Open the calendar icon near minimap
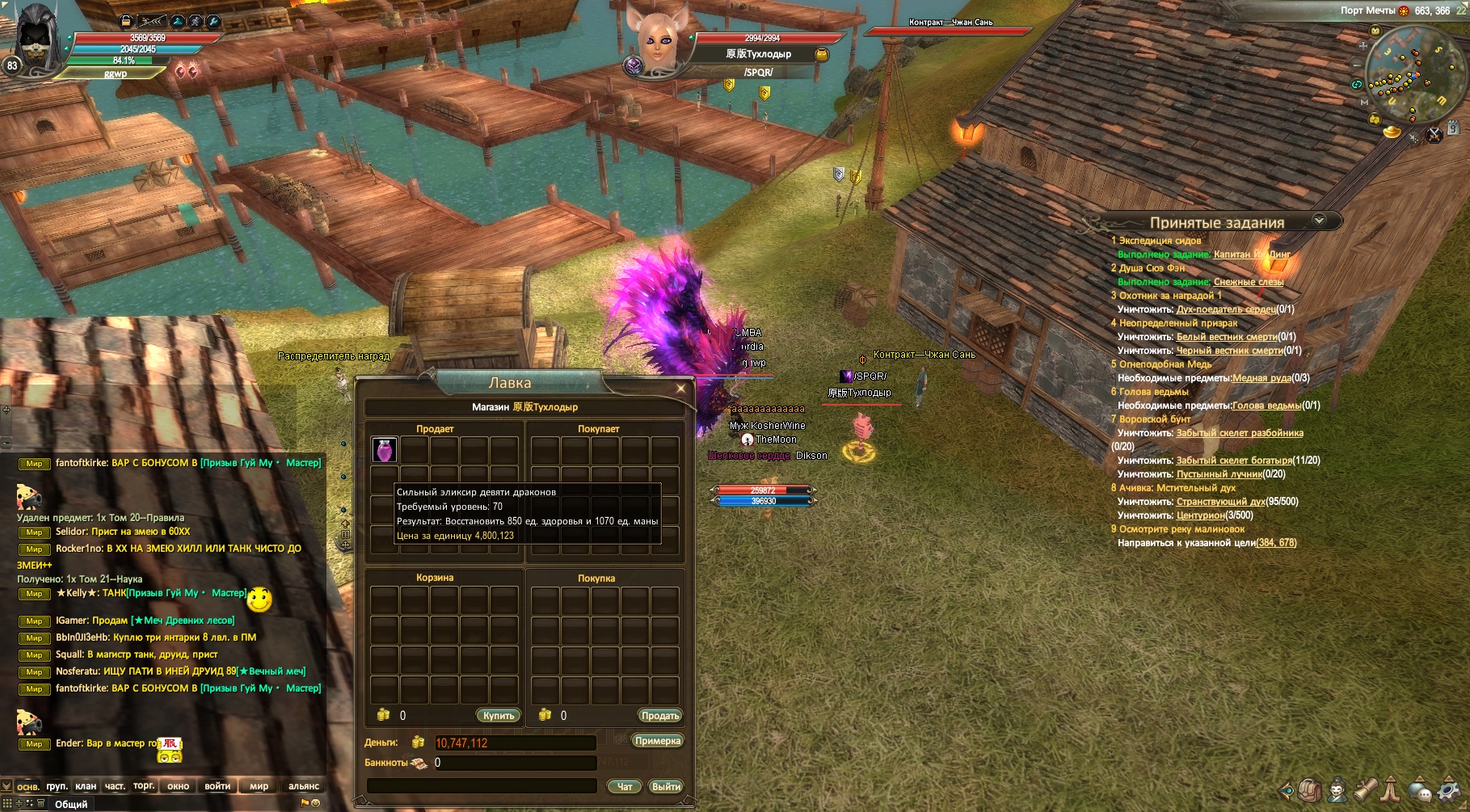This screenshot has height=812, width=1470. [1453, 128]
